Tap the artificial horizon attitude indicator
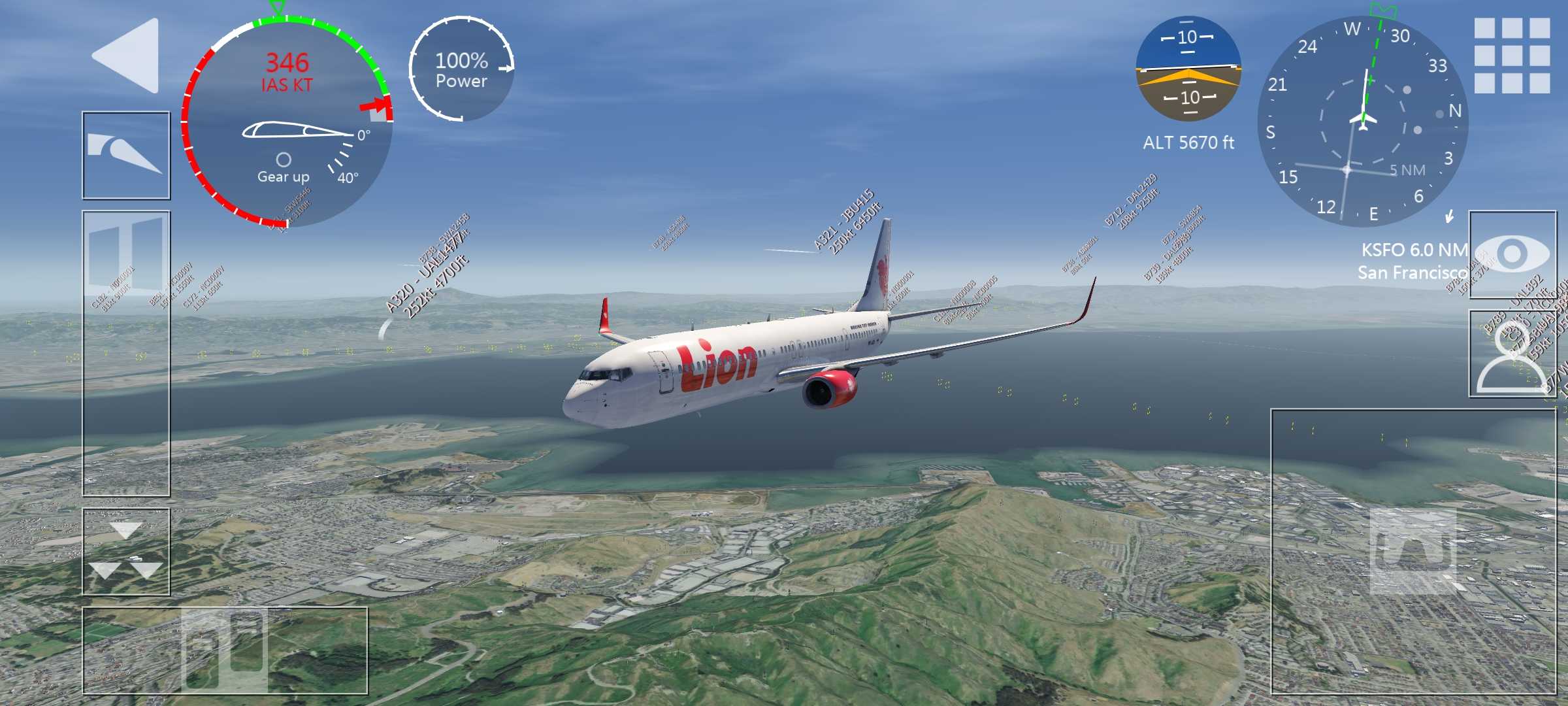Image resolution: width=1568 pixels, height=706 pixels. 1188,69
